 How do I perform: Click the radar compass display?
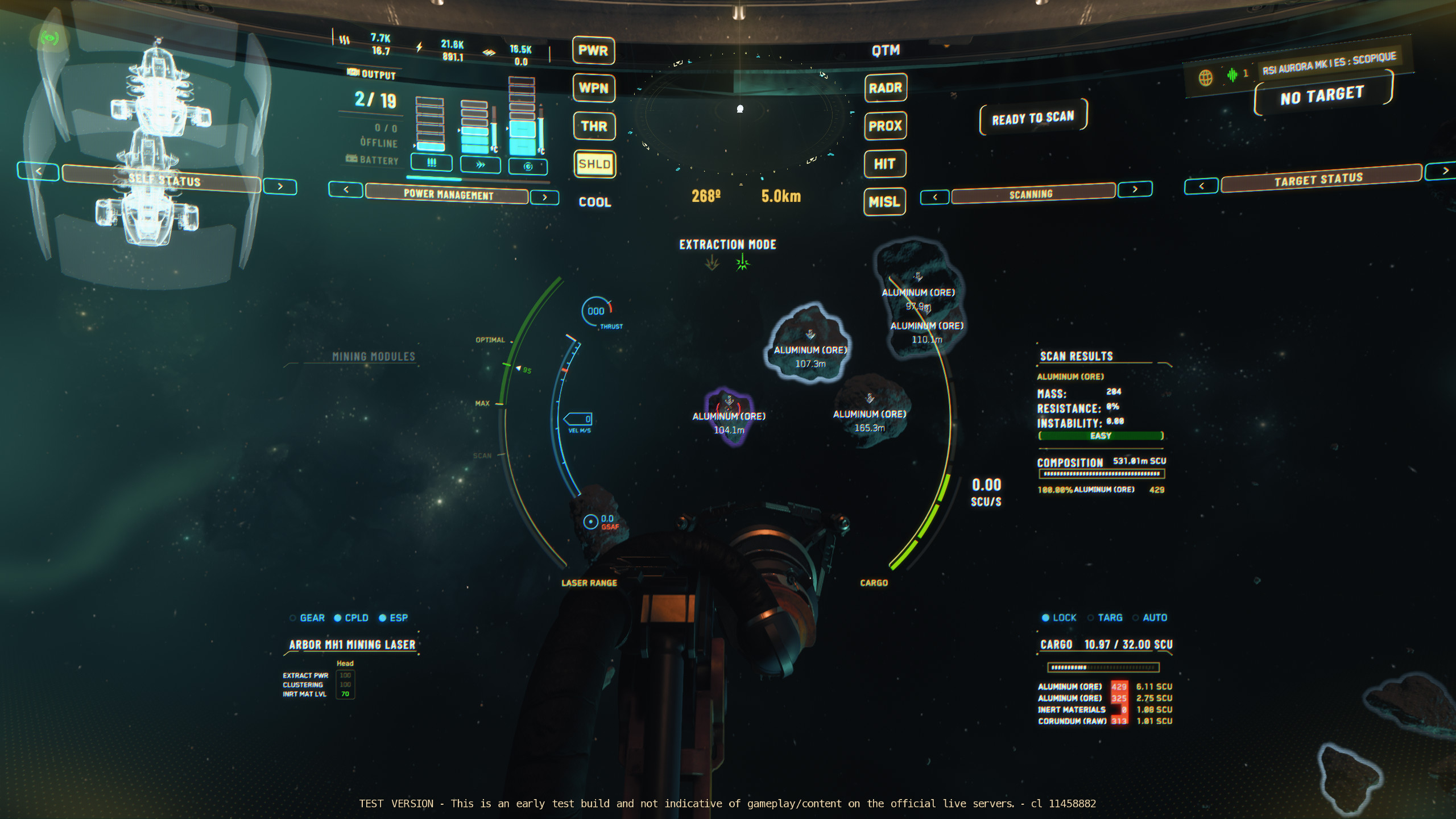click(740, 114)
